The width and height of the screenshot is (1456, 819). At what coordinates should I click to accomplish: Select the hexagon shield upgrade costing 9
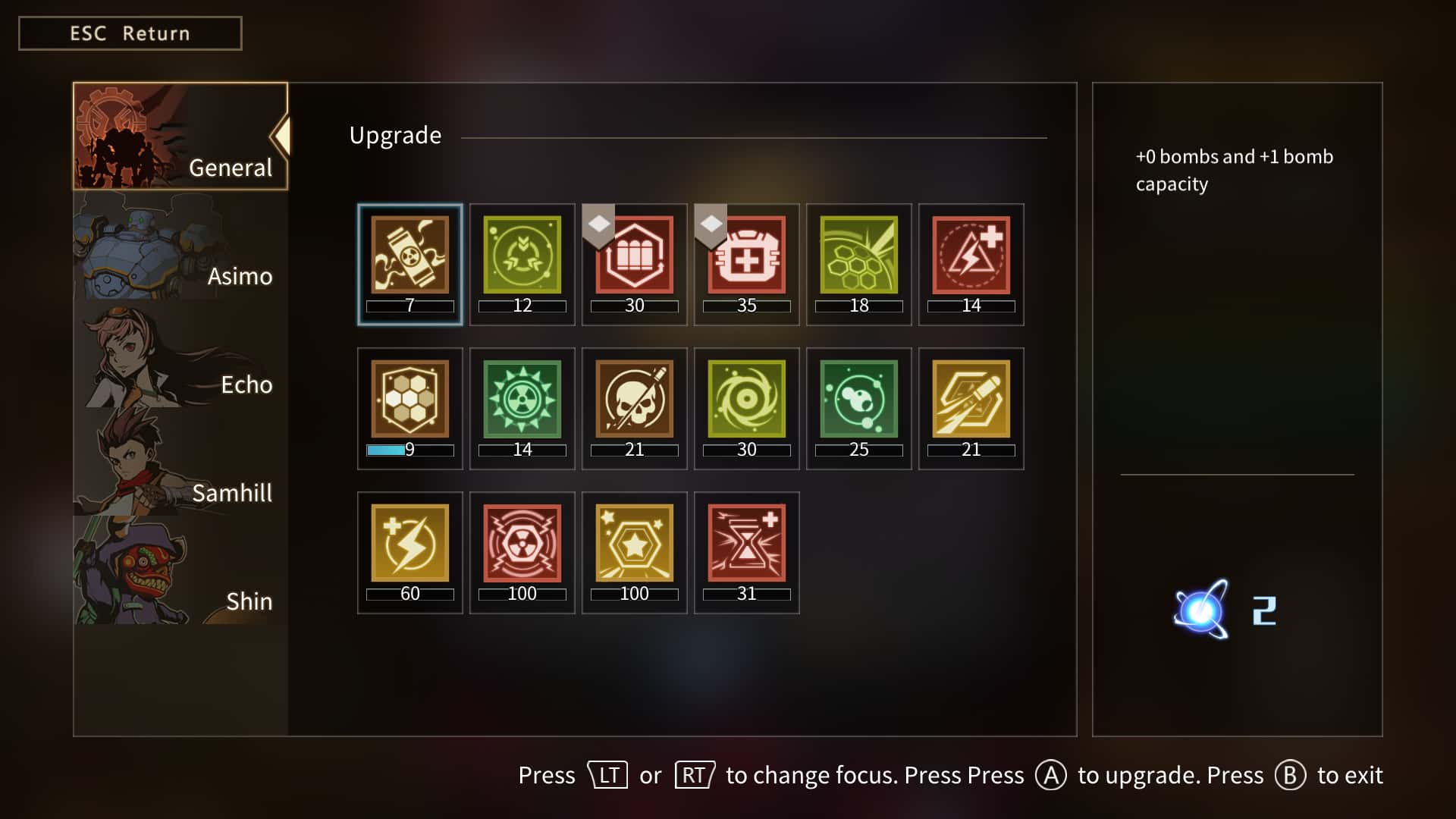409,400
